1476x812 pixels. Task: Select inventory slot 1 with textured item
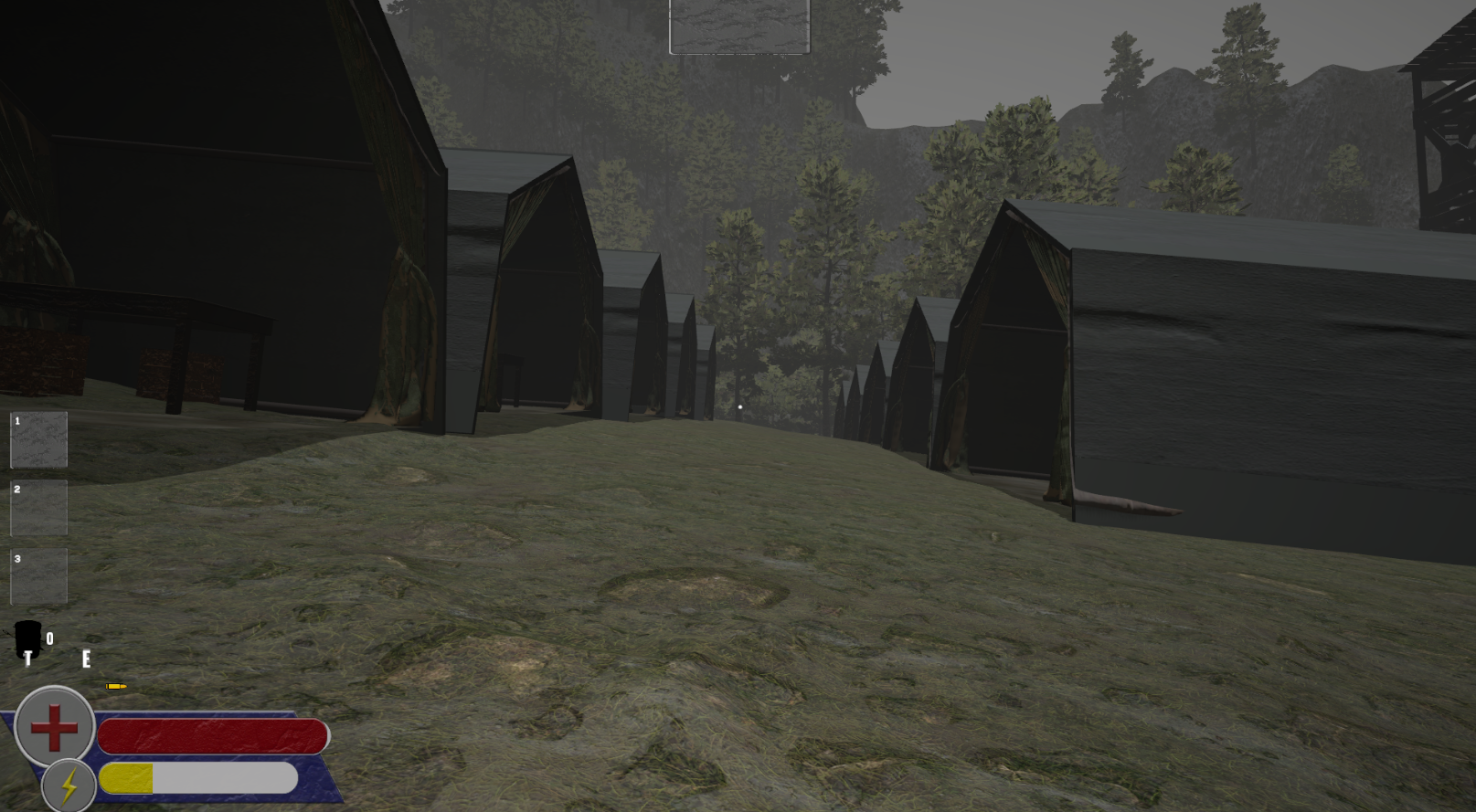[x=38, y=439]
